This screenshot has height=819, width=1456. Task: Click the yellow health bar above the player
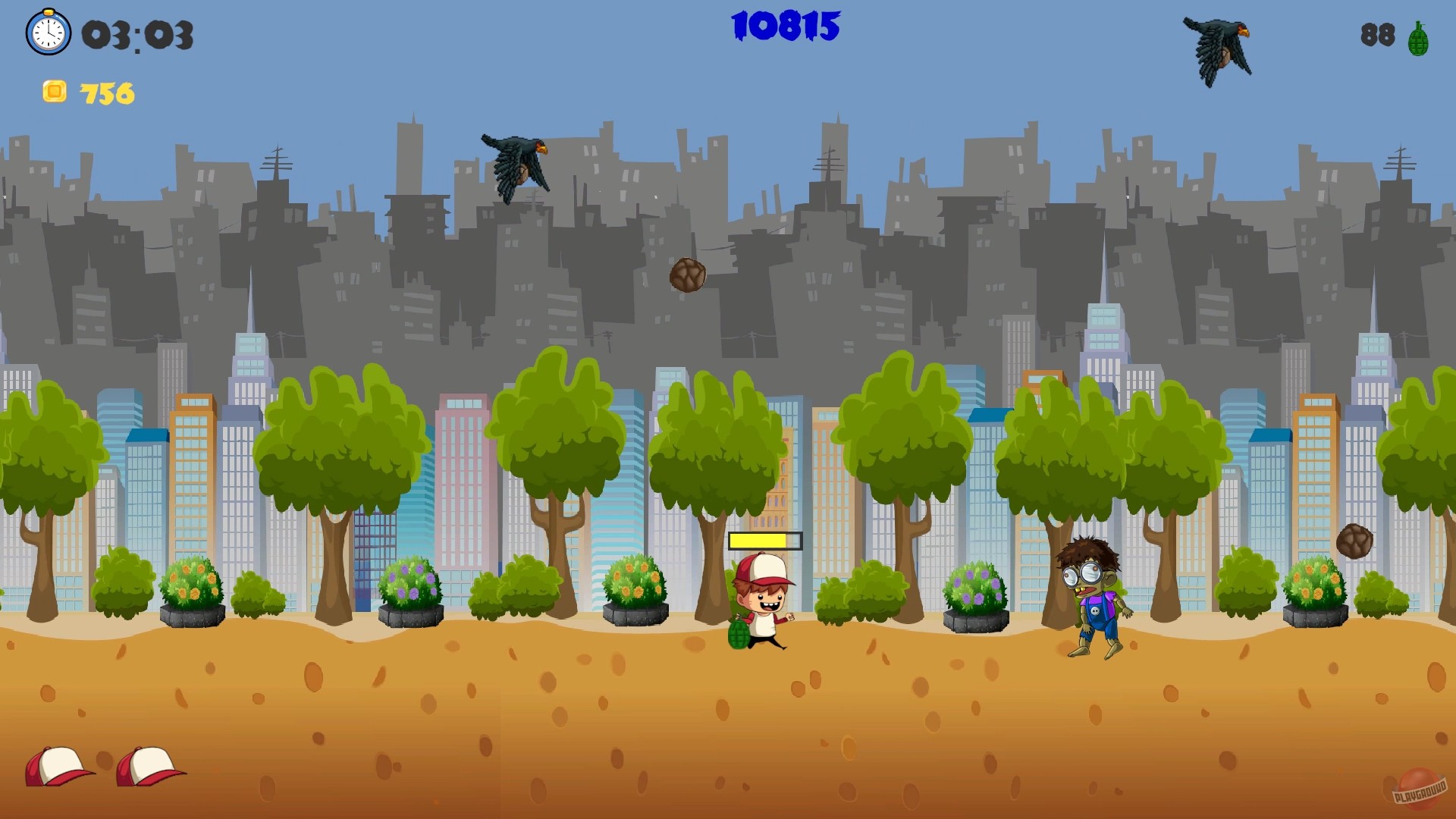[764, 540]
